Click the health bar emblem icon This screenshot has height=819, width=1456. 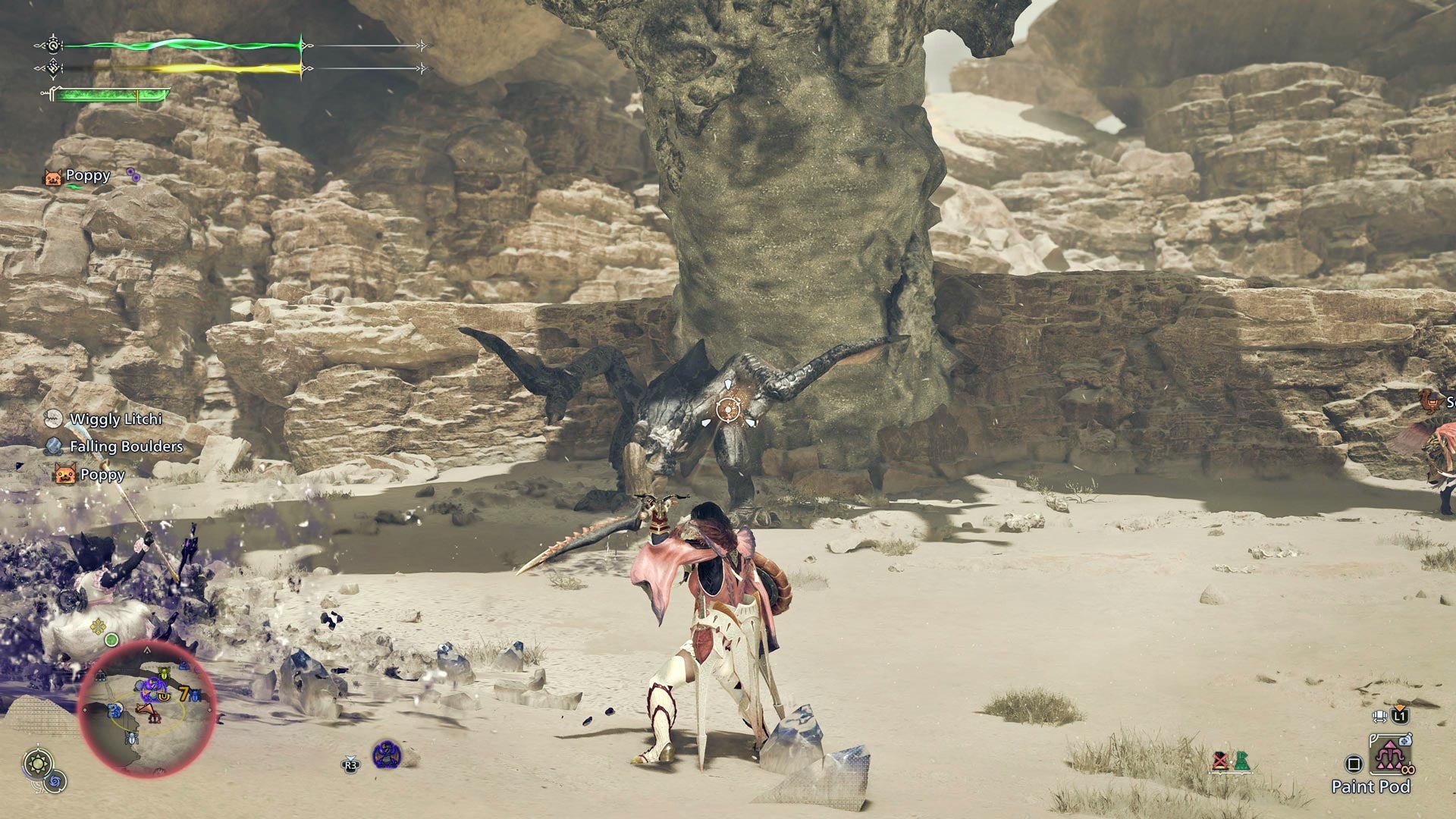(53, 46)
